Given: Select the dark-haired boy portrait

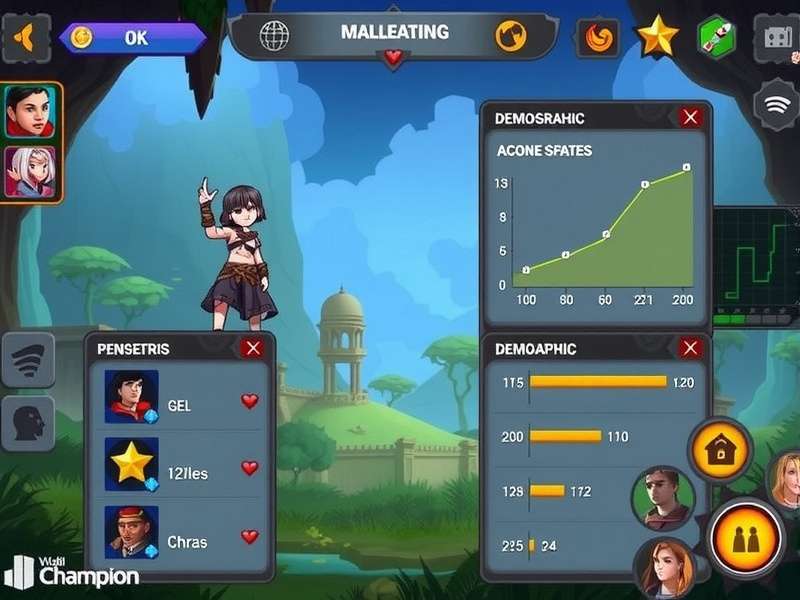Looking at the screenshot, I should (29, 111).
